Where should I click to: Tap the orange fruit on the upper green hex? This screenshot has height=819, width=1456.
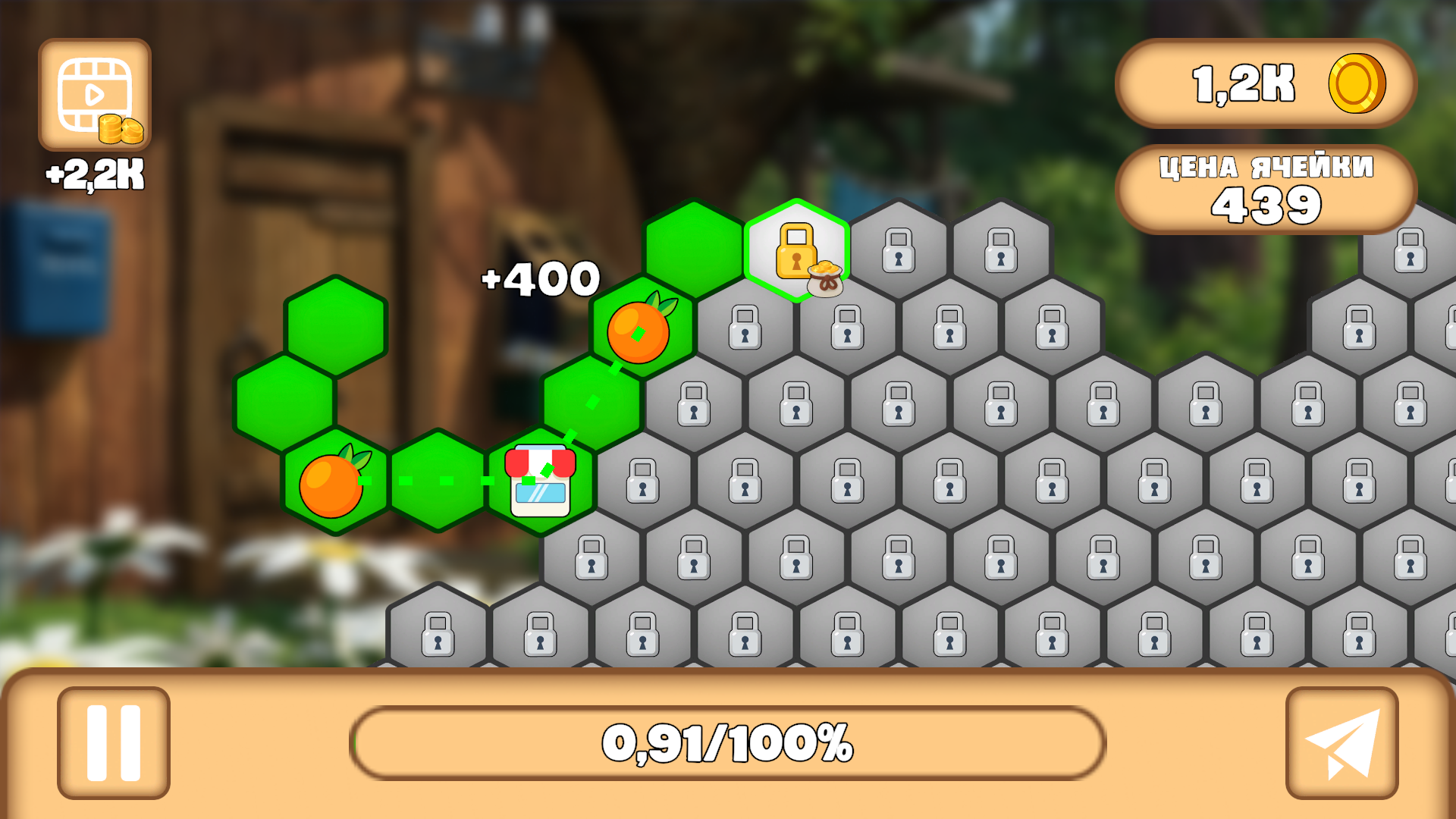(639, 331)
